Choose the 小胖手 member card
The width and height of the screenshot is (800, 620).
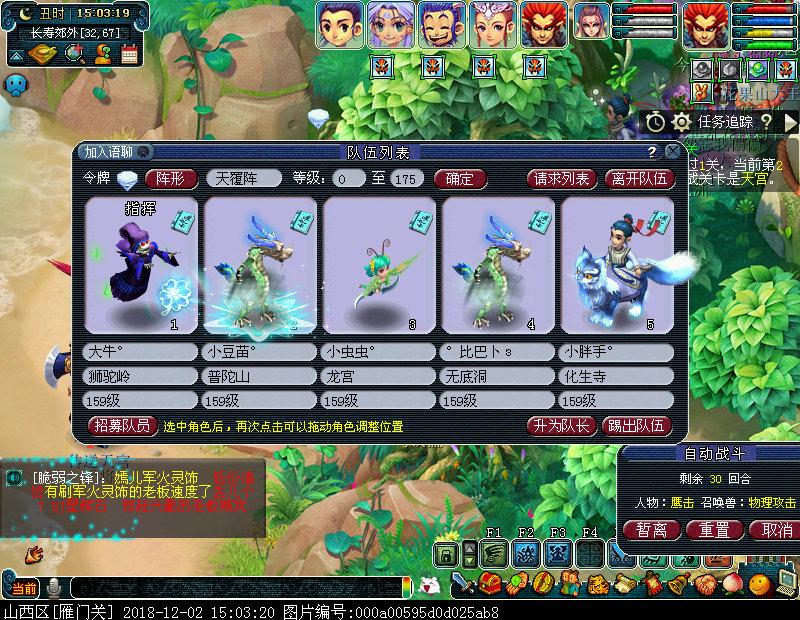[616, 265]
